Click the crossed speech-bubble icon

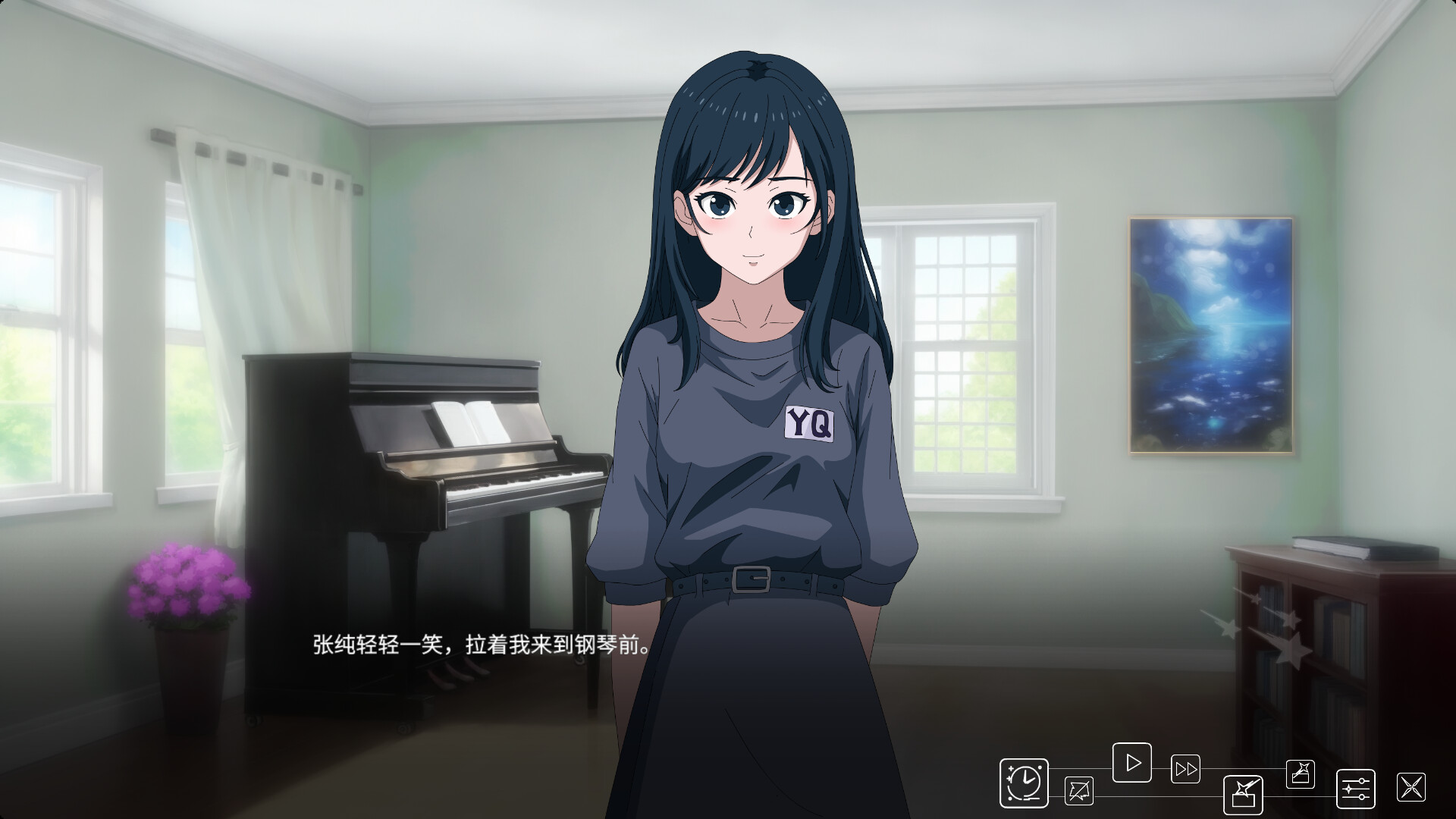(x=1078, y=791)
